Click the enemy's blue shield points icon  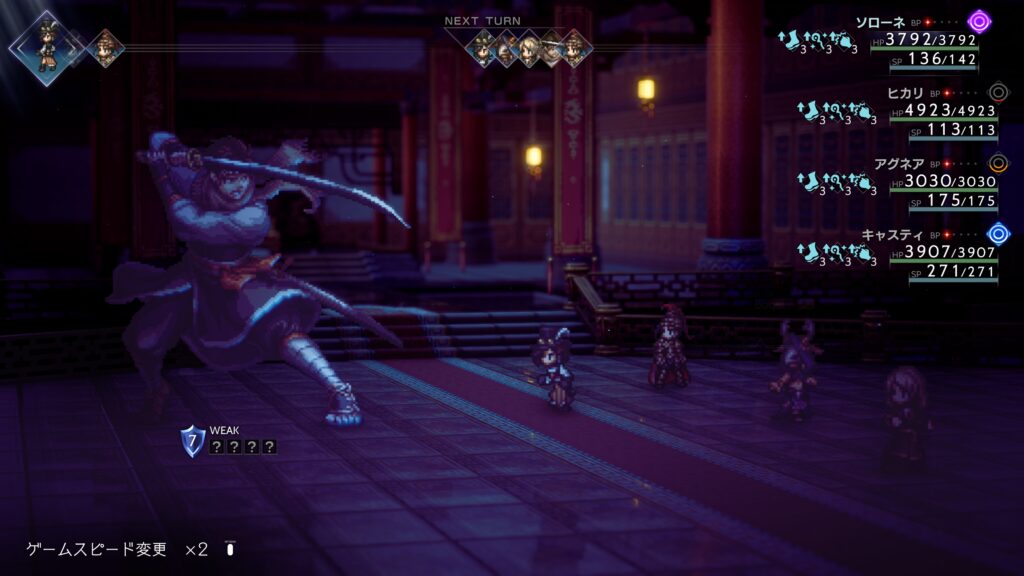(x=192, y=440)
